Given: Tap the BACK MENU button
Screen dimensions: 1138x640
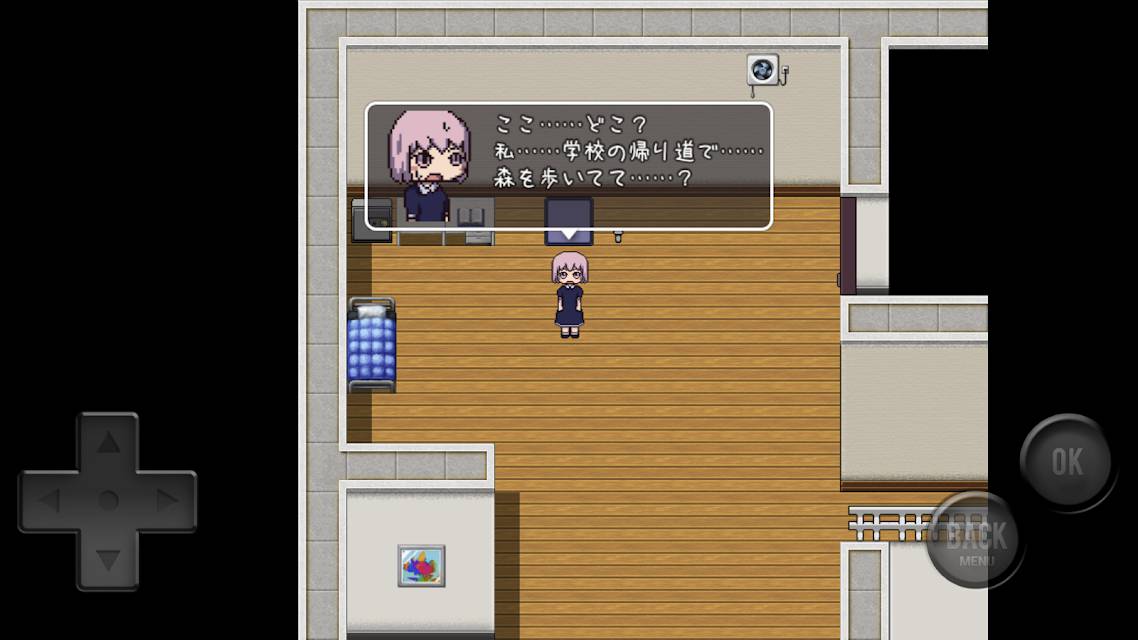Looking at the screenshot, I should click(975, 540).
